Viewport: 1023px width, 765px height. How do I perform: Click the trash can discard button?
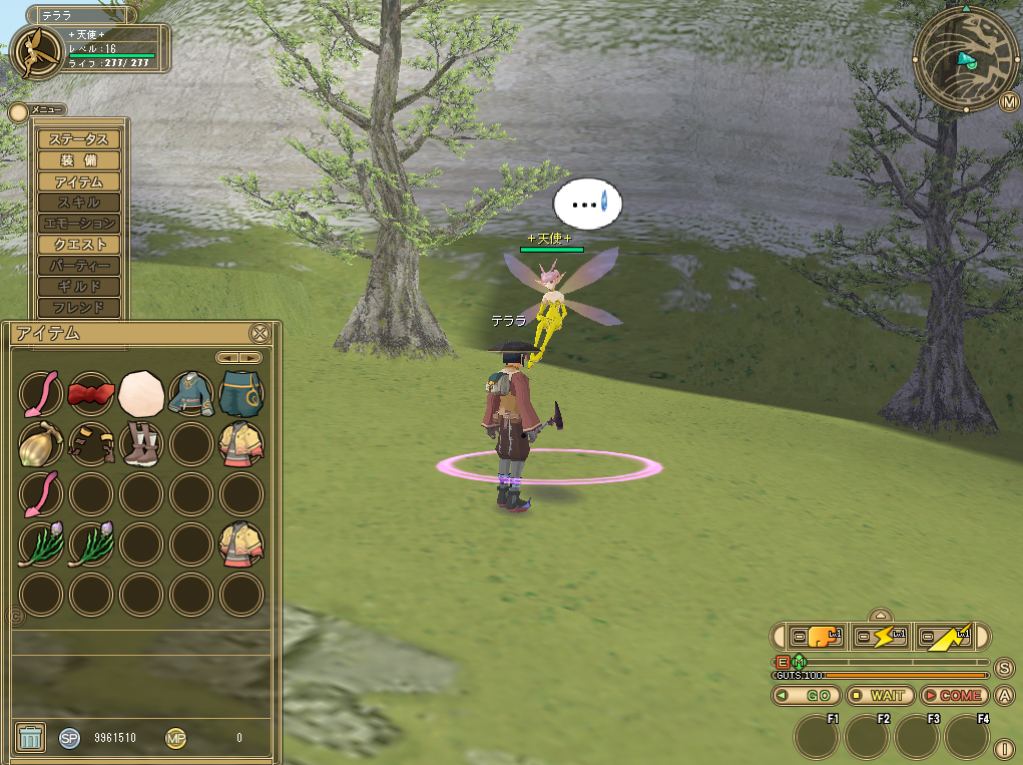[x=31, y=738]
